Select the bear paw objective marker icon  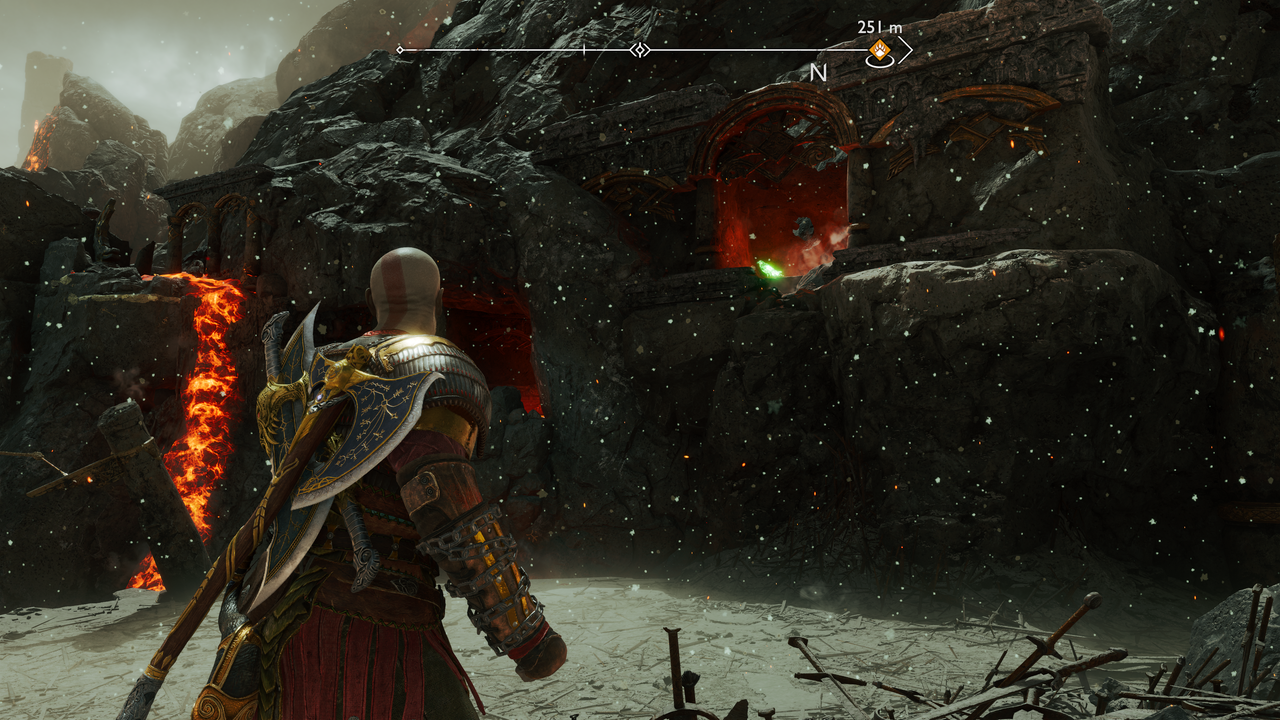point(879,48)
